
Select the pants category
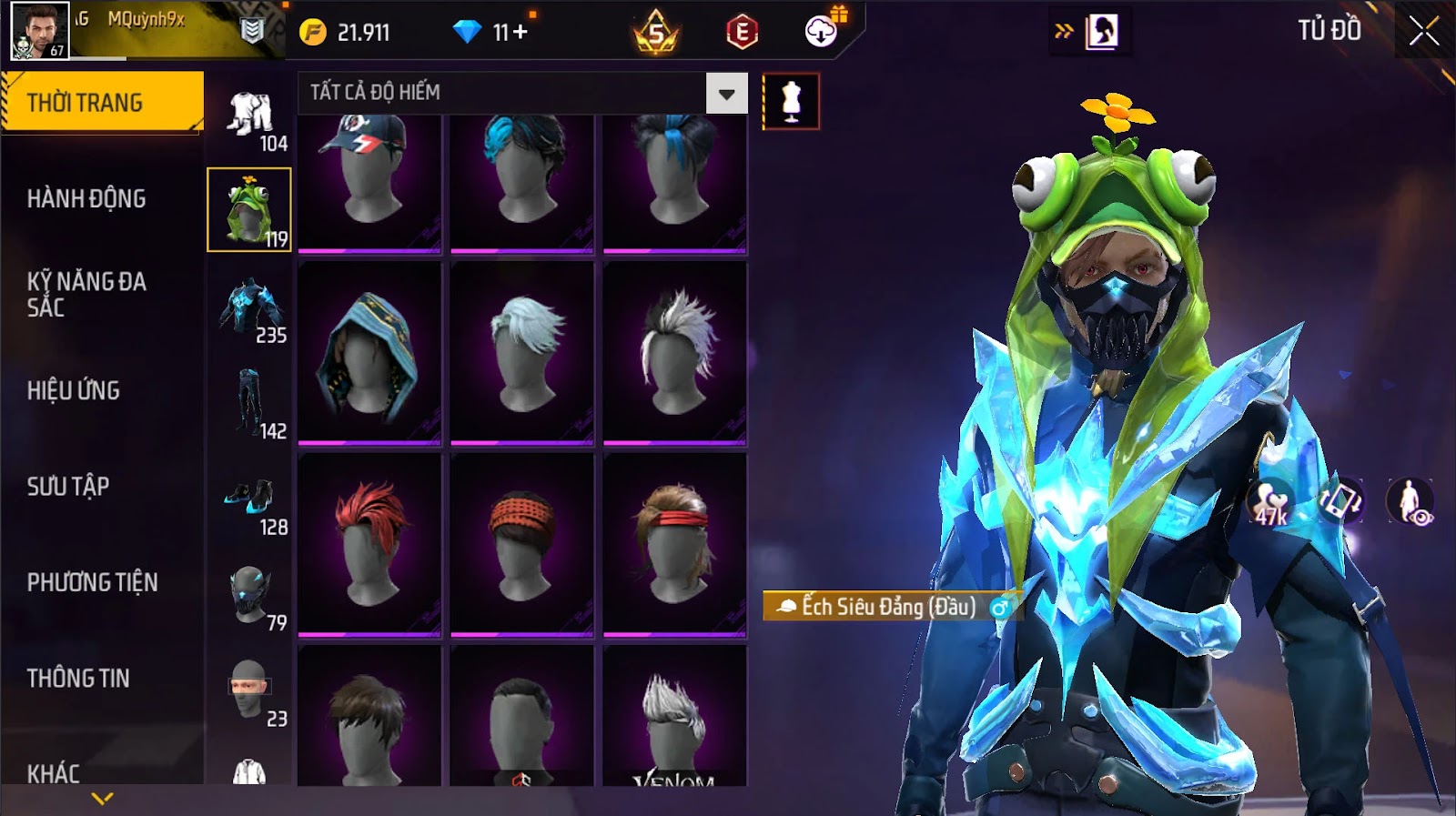pyautogui.click(x=248, y=402)
